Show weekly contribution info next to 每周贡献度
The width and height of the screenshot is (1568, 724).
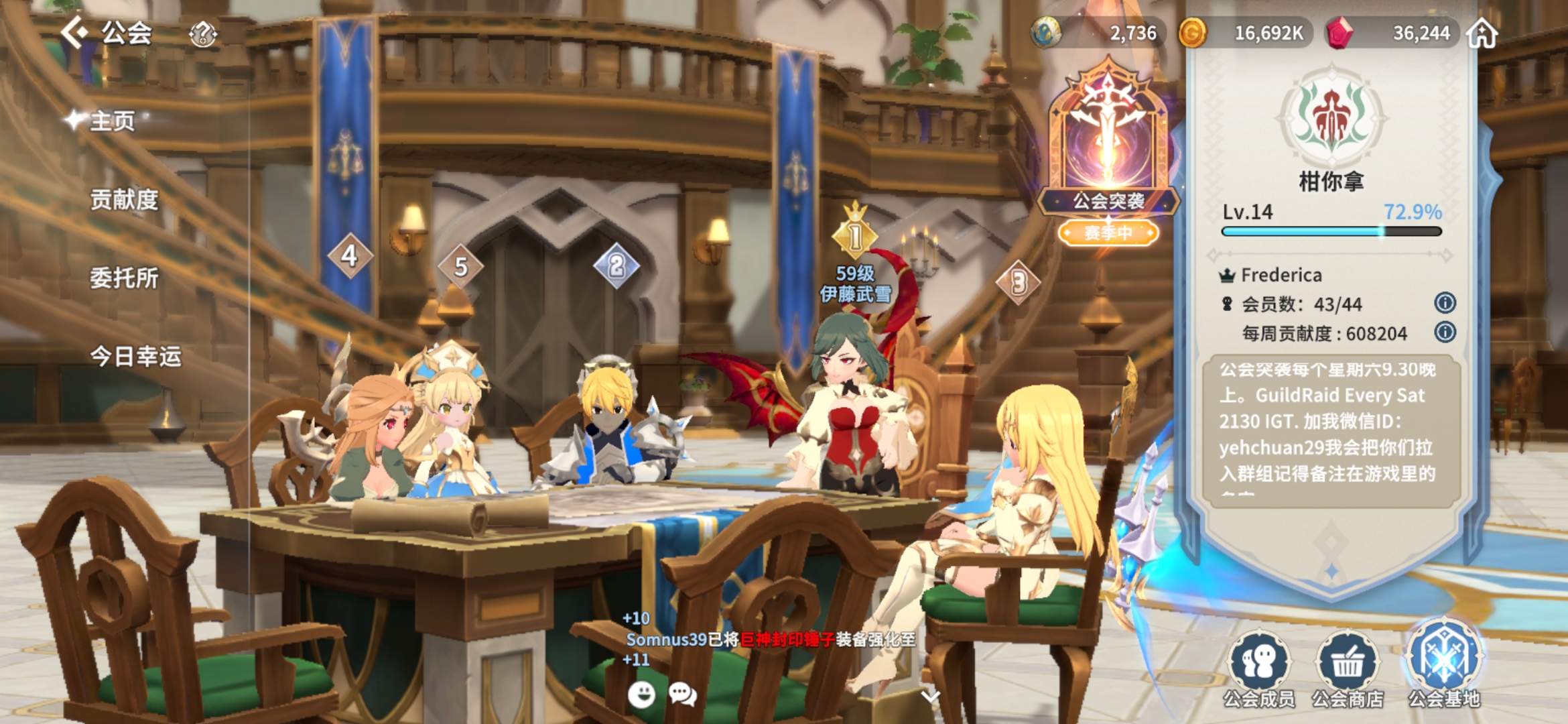1445,333
